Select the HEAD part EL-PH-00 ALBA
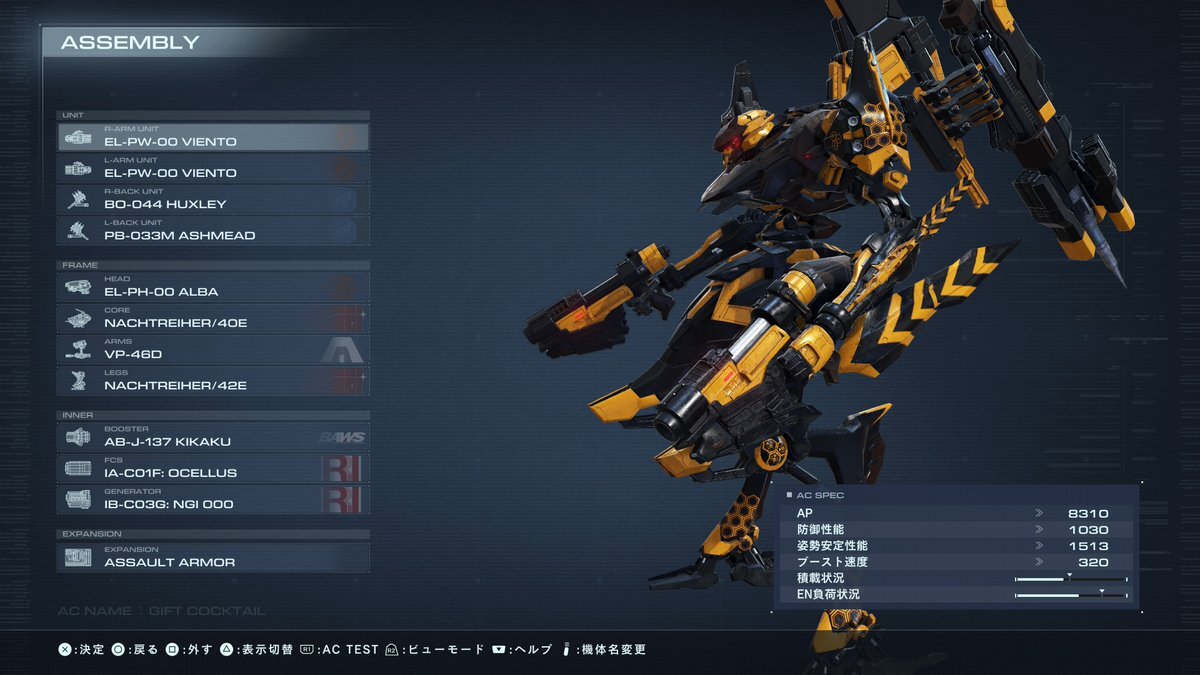 point(213,287)
